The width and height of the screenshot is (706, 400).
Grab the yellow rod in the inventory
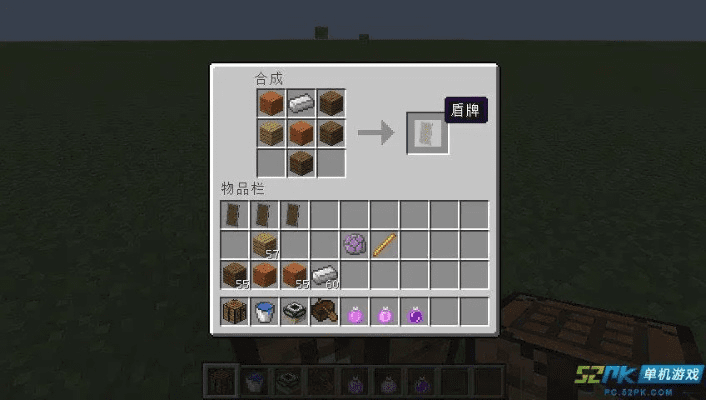(x=385, y=244)
